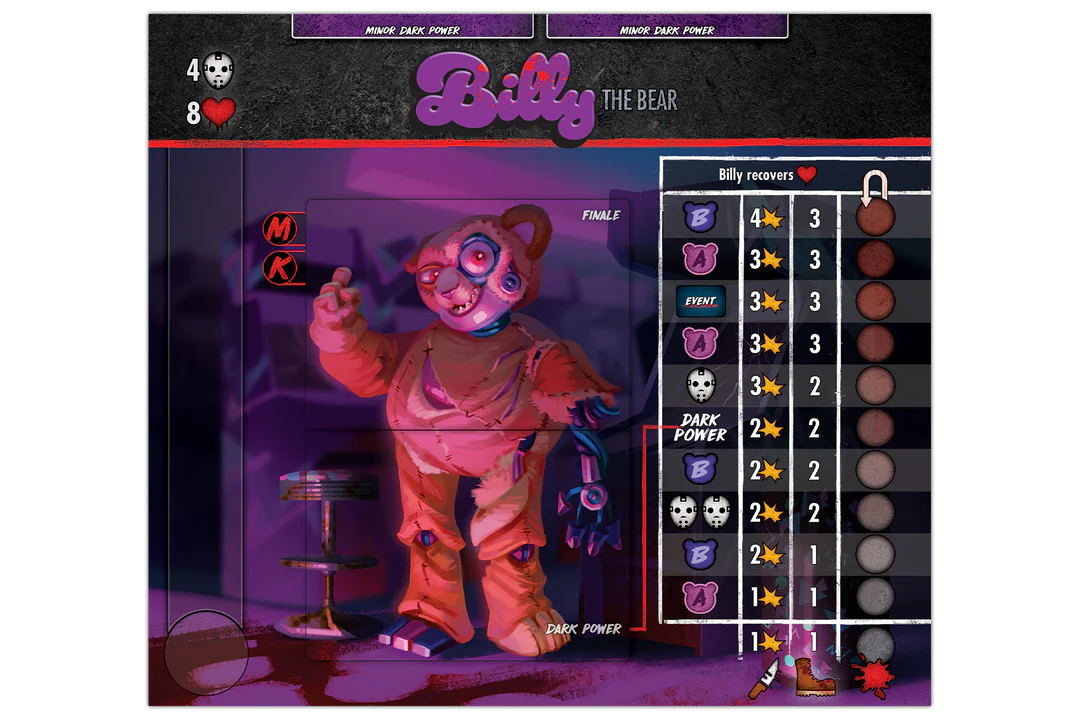Select the double hockey mask track space
Screen dimensions: 1080x720
(x=700, y=512)
